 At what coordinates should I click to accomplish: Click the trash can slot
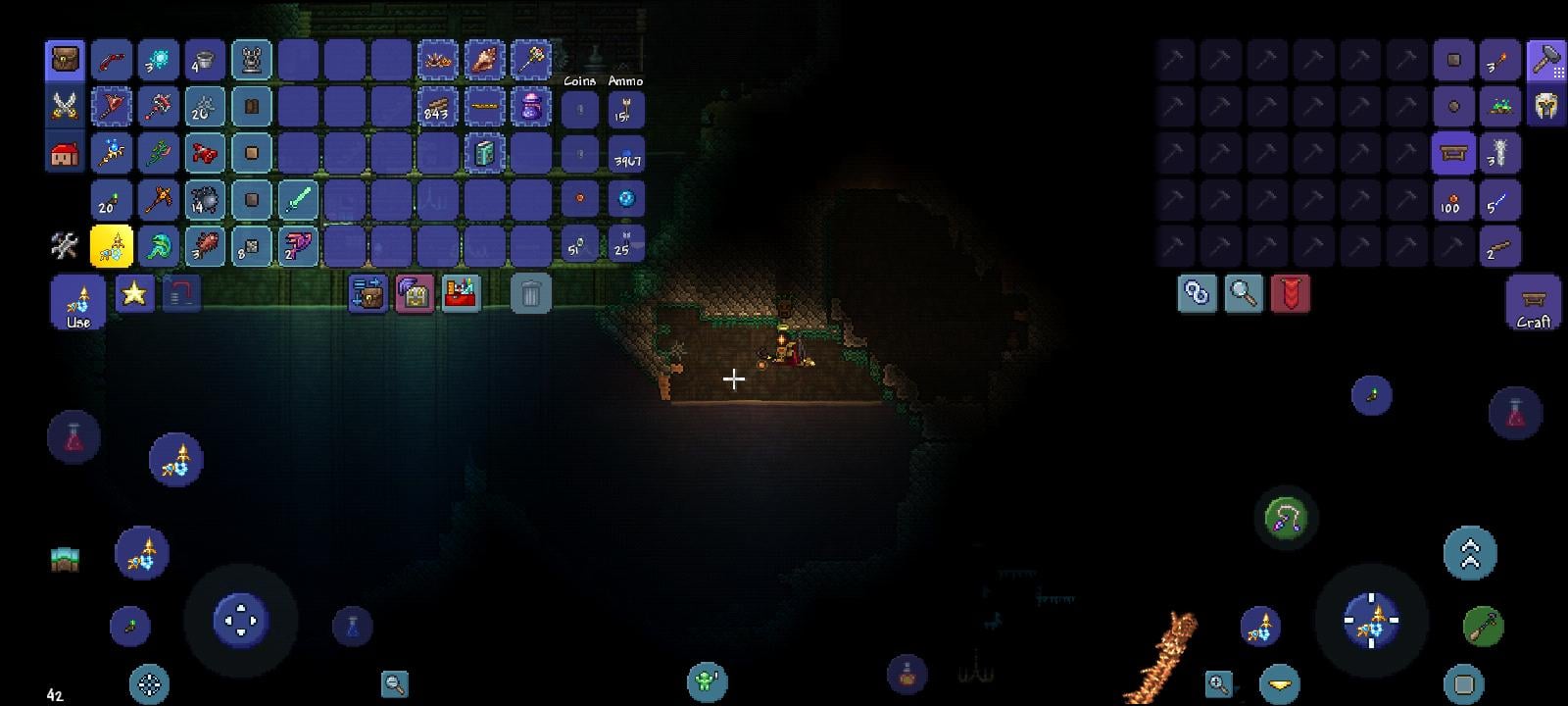click(x=531, y=294)
